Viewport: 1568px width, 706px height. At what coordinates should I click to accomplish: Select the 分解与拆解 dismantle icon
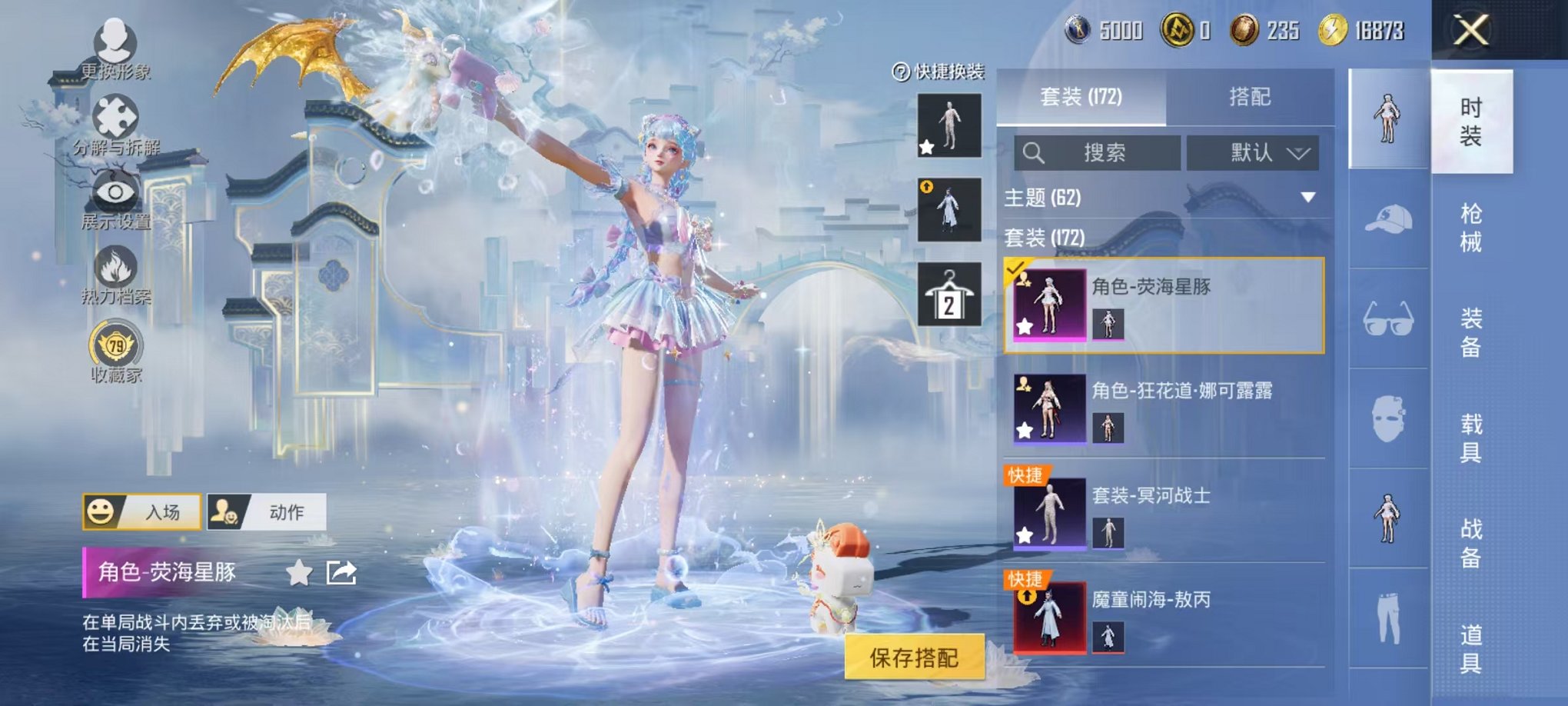[x=114, y=115]
